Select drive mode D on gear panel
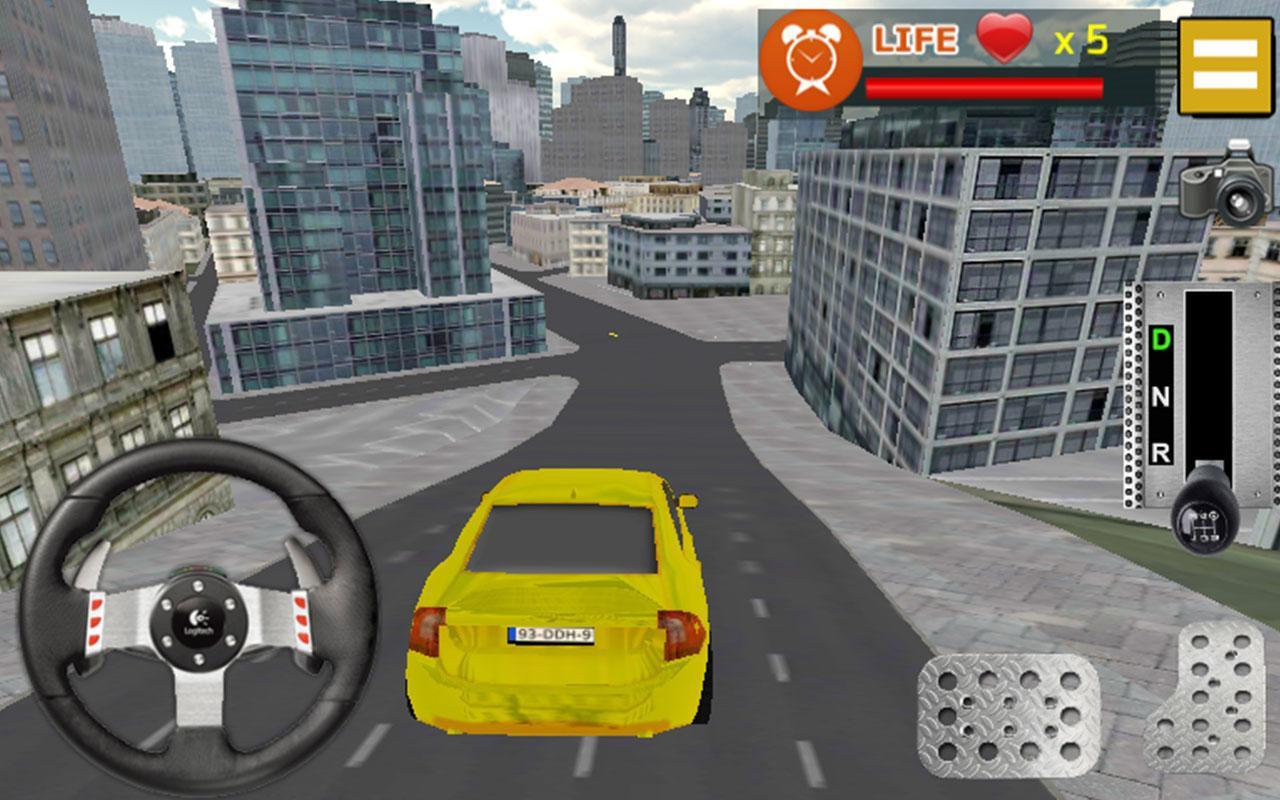This screenshot has height=800, width=1280. [1162, 338]
